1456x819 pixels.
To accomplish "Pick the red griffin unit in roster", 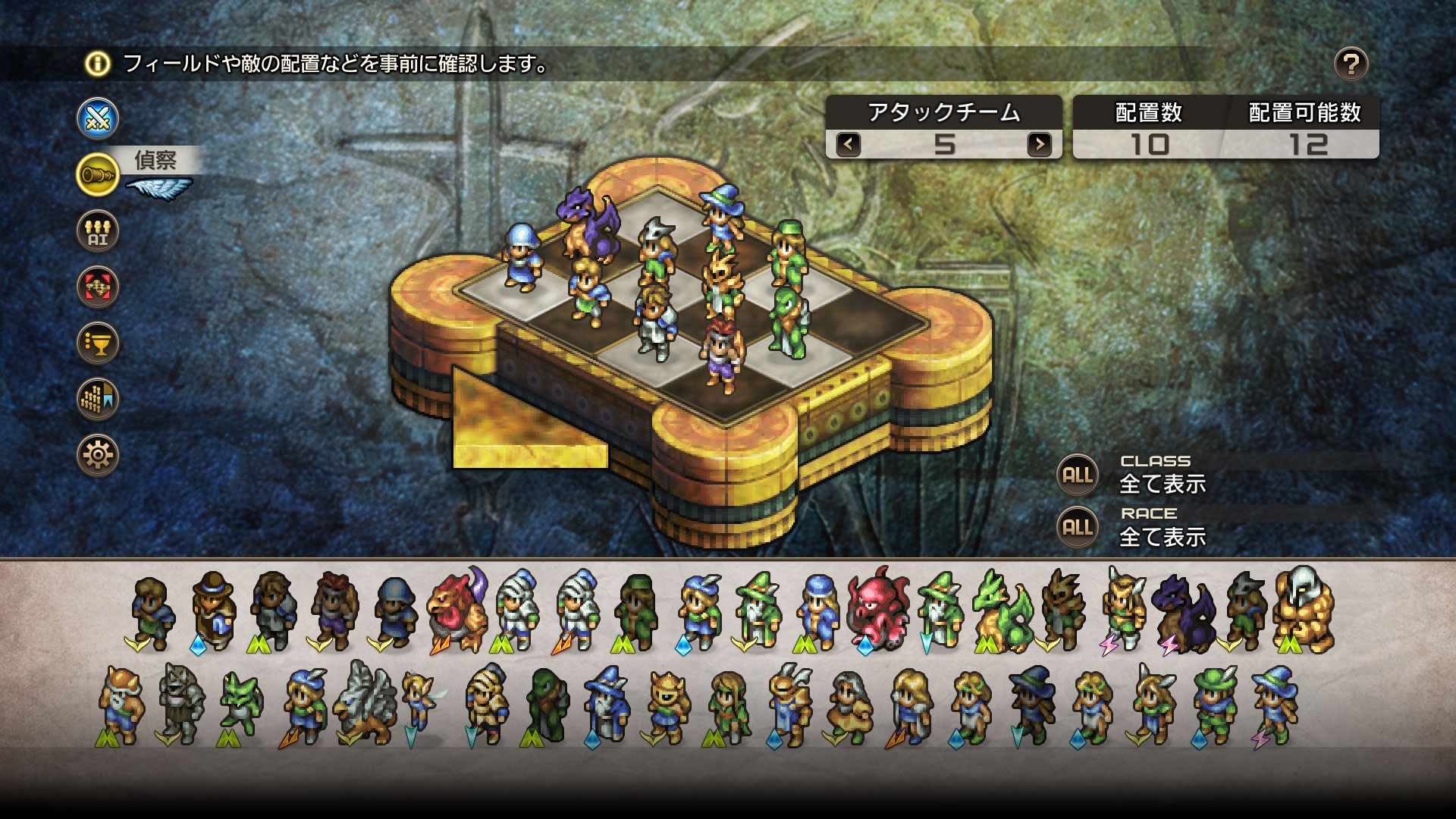I will tap(457, 610).
